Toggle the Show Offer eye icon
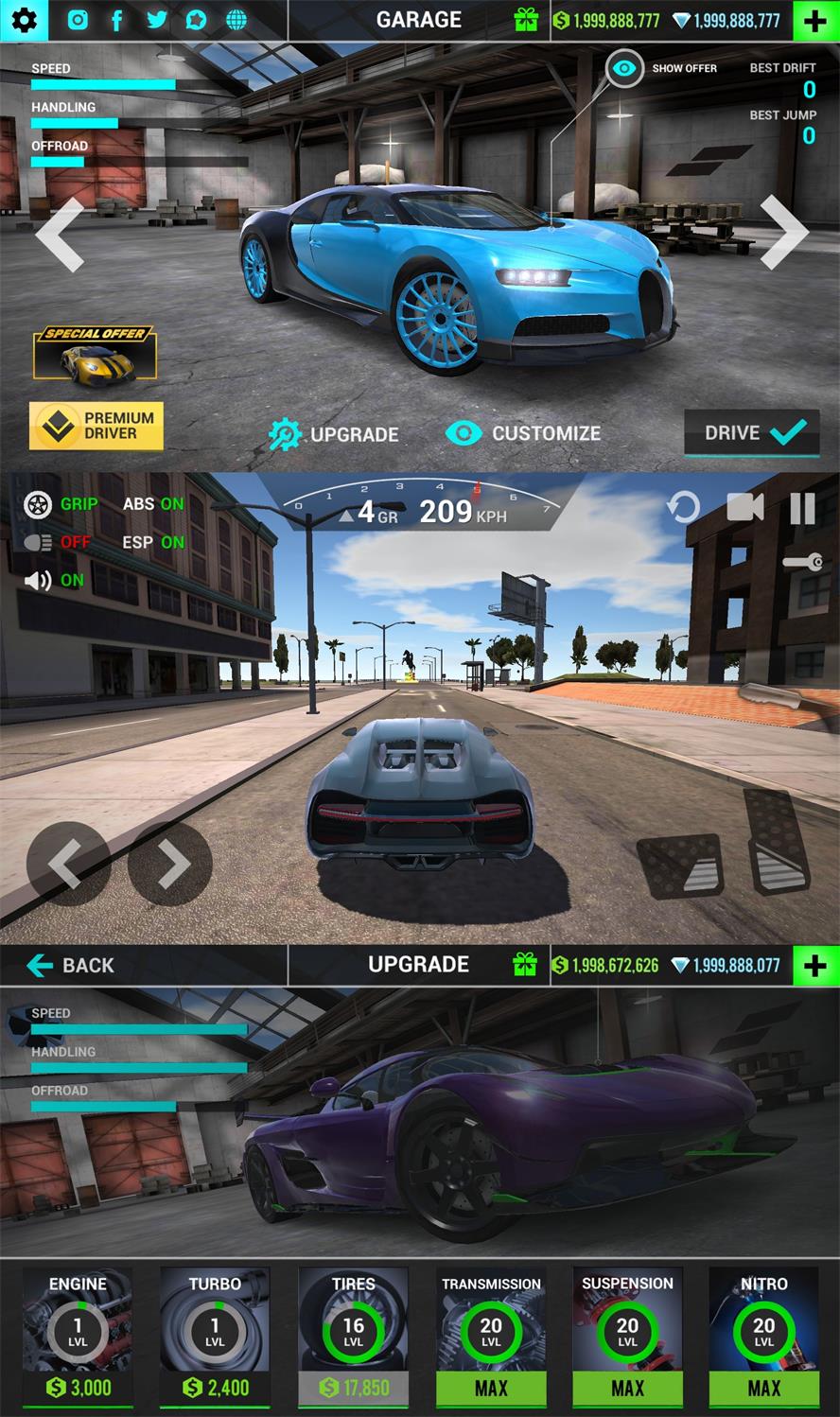Screen dimensions: 840x1417 click(624, 68)
